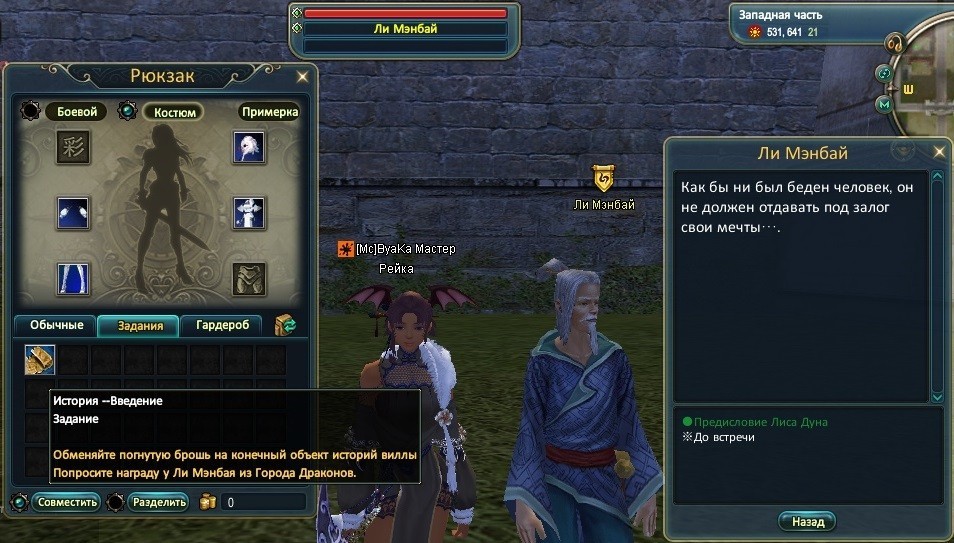The width and height of the screenshot is (954, 543).
Task: Click the sort arrows icon beside Гардероб tab
Action: tap(286, 325)
